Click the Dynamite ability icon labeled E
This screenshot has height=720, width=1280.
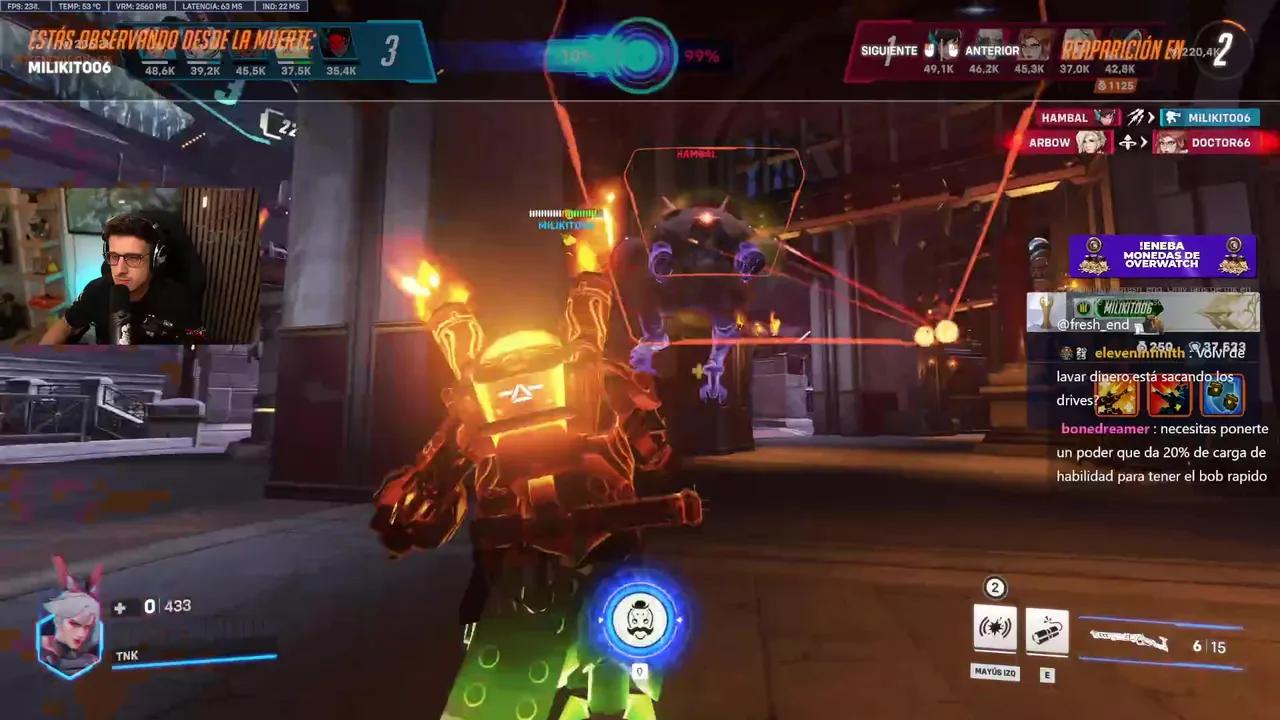pos(1047,630)
